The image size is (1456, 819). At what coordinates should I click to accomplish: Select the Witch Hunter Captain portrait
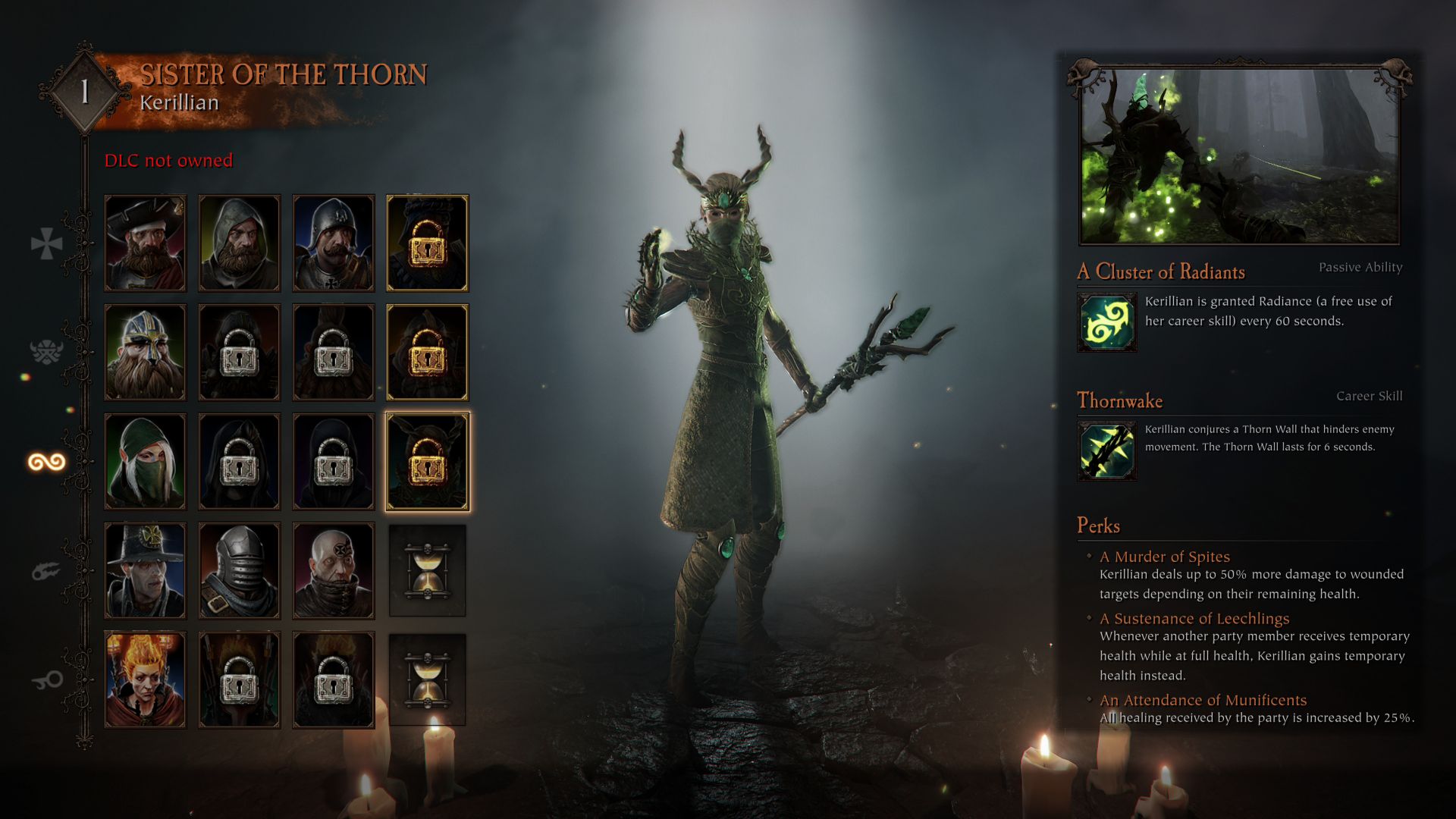coord(145,571)
